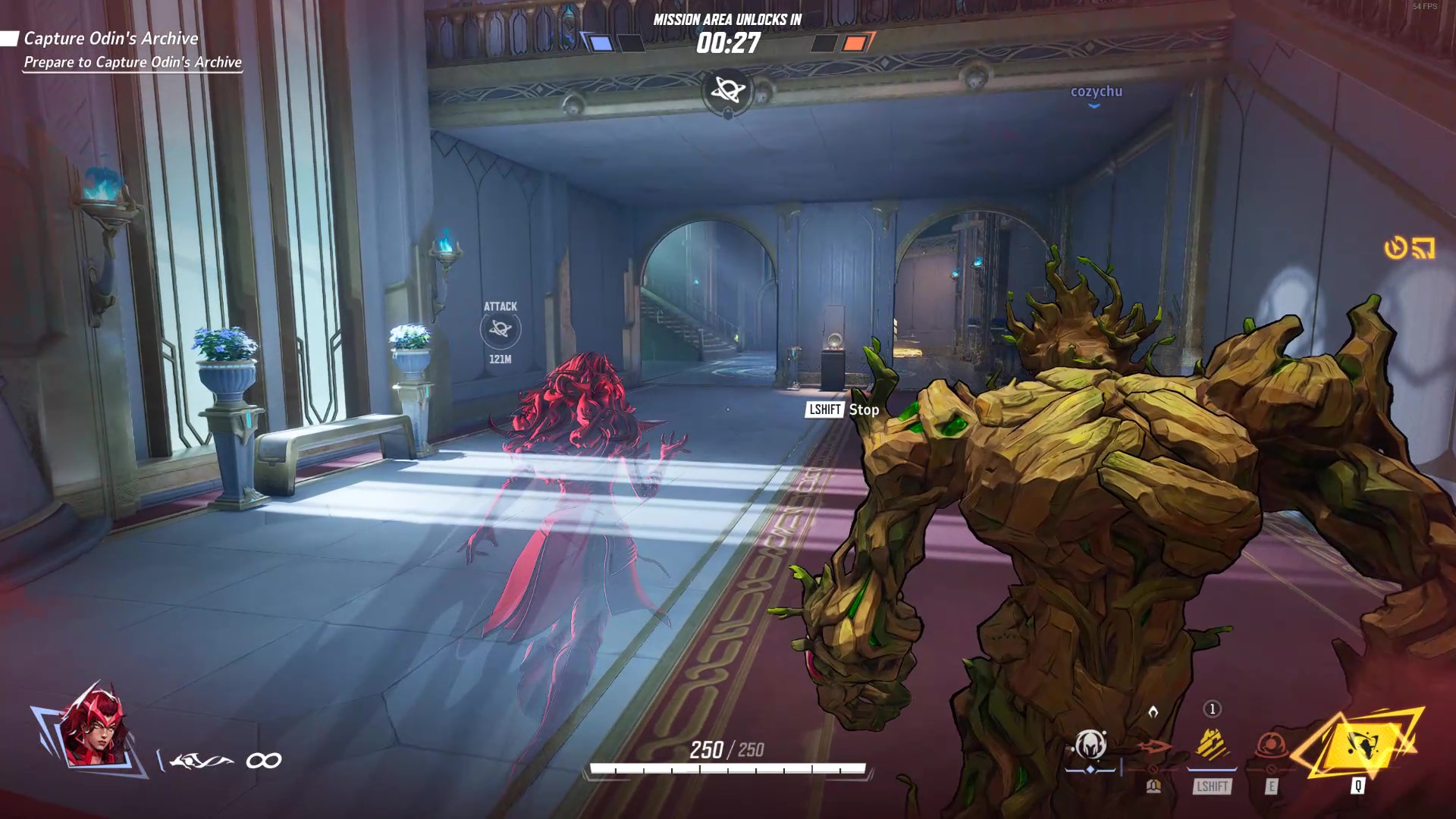The height and width of the screenshot is (819, 1456).
Task: Click the infinity ammo weapon indicator
Action: click(x=263, y=761)
